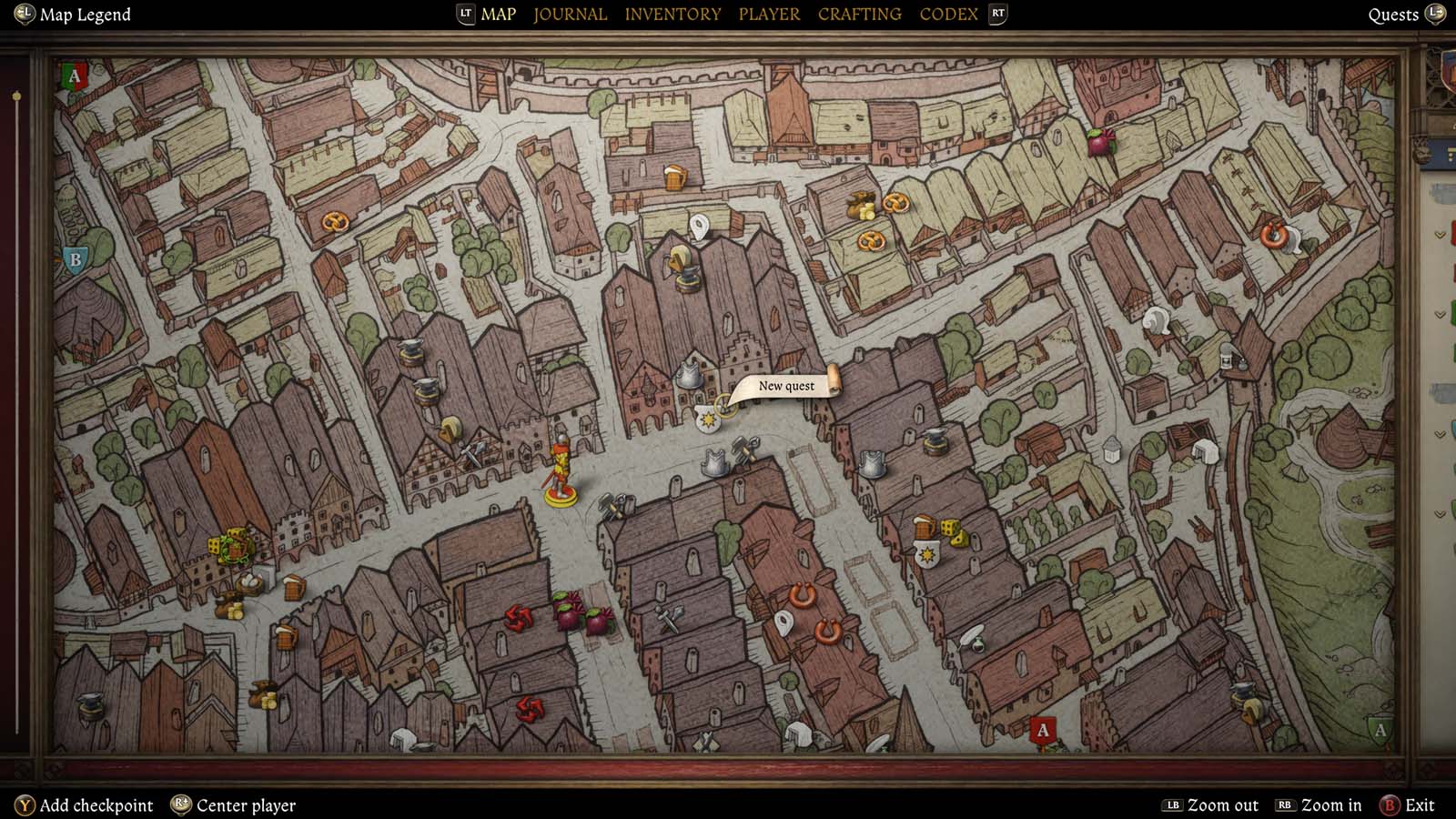Click the armorer helmet icon near map center
This screenshot has width=1456, height=819.
[689, 377]
